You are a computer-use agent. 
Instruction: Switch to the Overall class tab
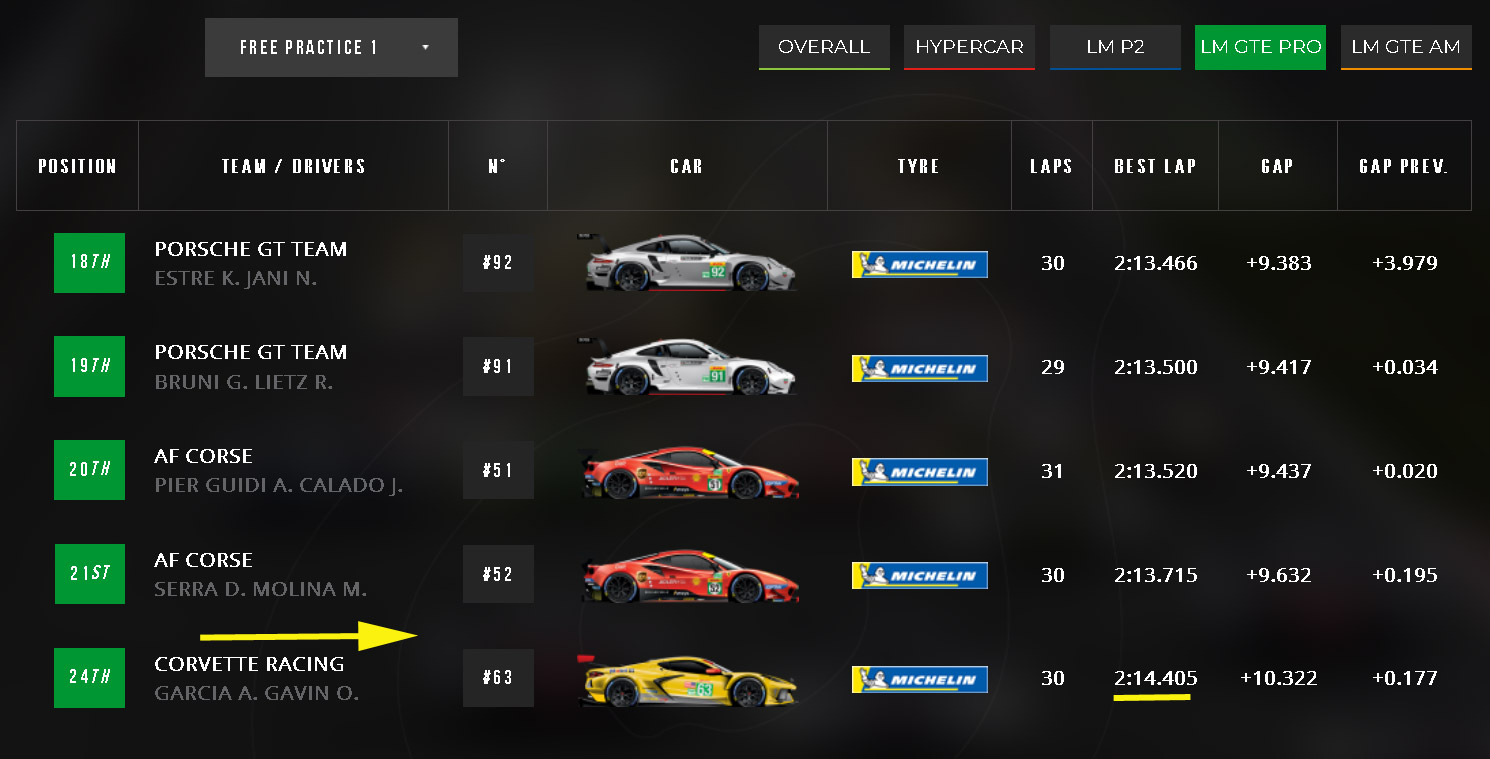coord(824,47)
